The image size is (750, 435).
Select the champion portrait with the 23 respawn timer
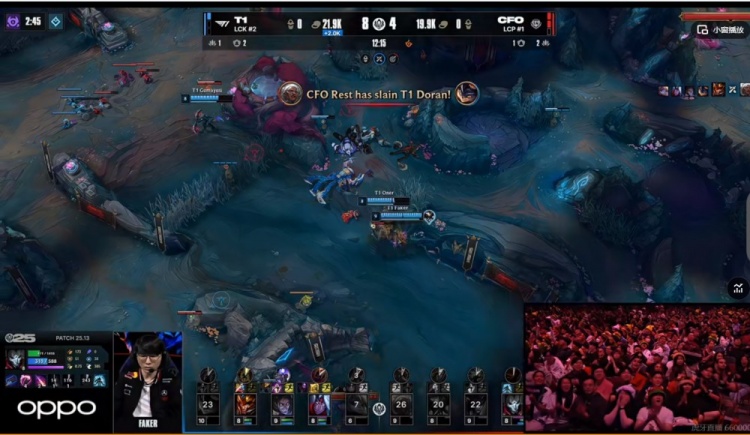coord(208,405)
